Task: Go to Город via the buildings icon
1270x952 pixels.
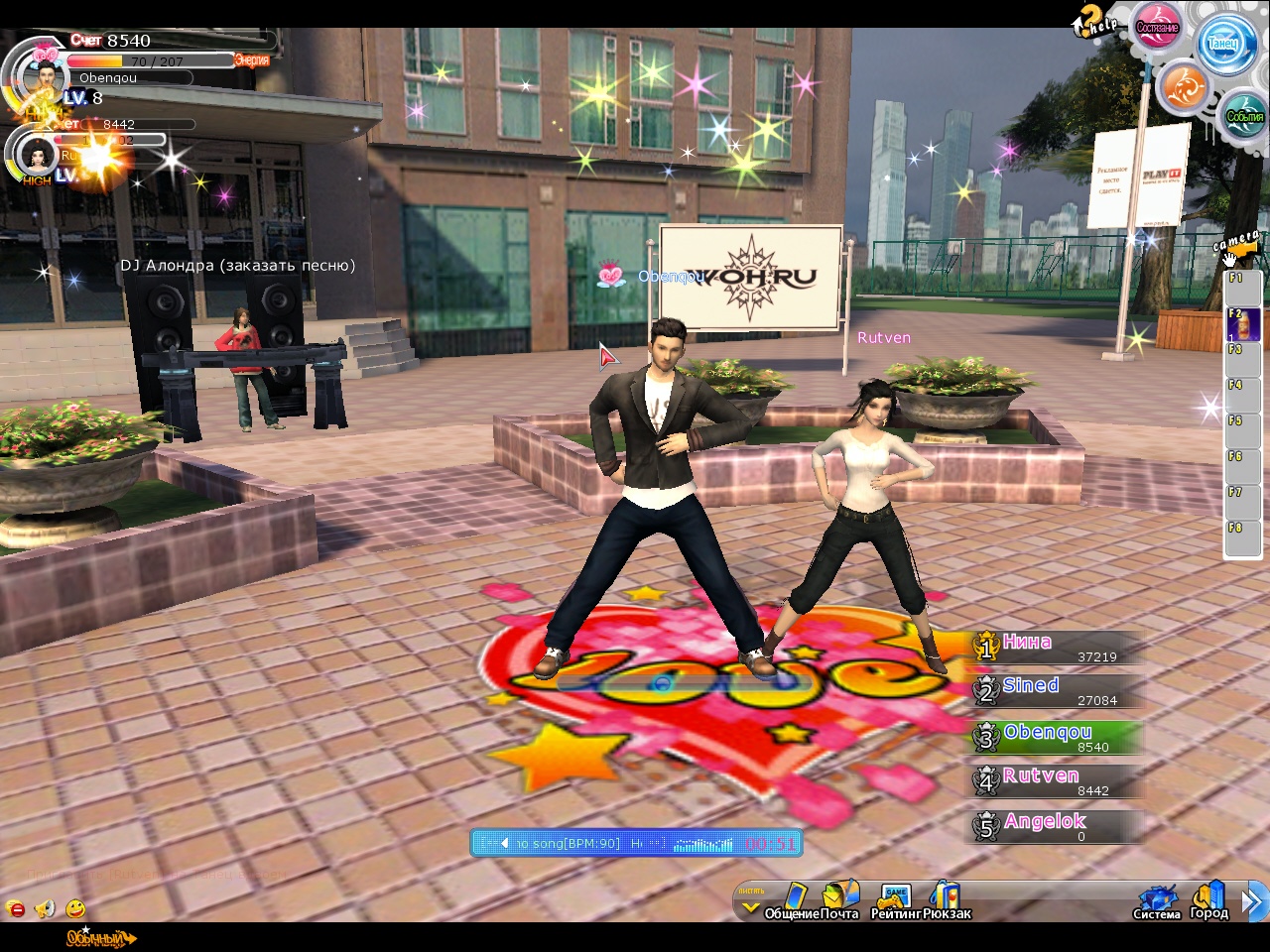Action: pyautogui.click(x=1208, y=898)
